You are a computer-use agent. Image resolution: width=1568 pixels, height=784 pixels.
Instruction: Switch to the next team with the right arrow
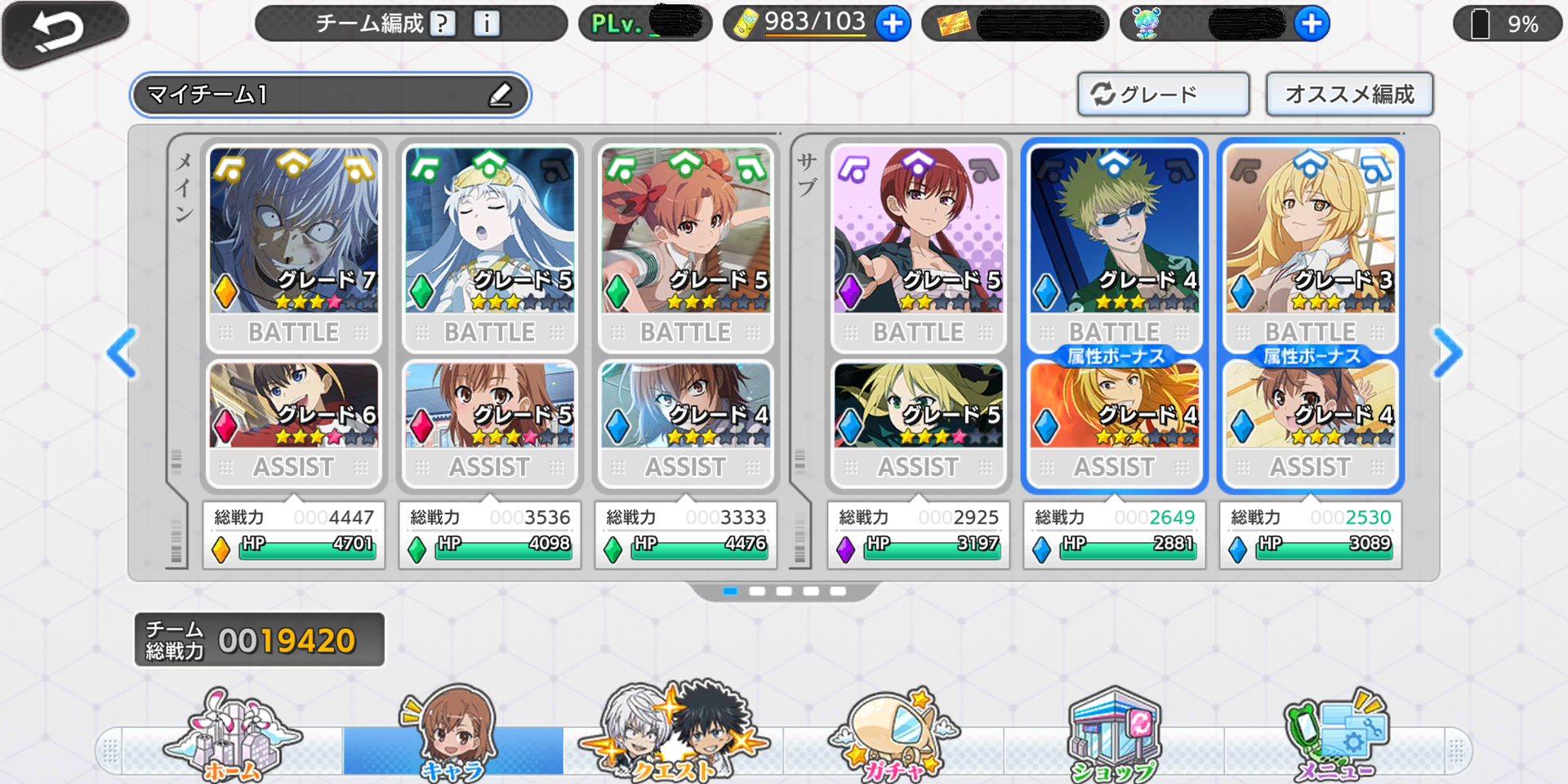click(1448, 353)
